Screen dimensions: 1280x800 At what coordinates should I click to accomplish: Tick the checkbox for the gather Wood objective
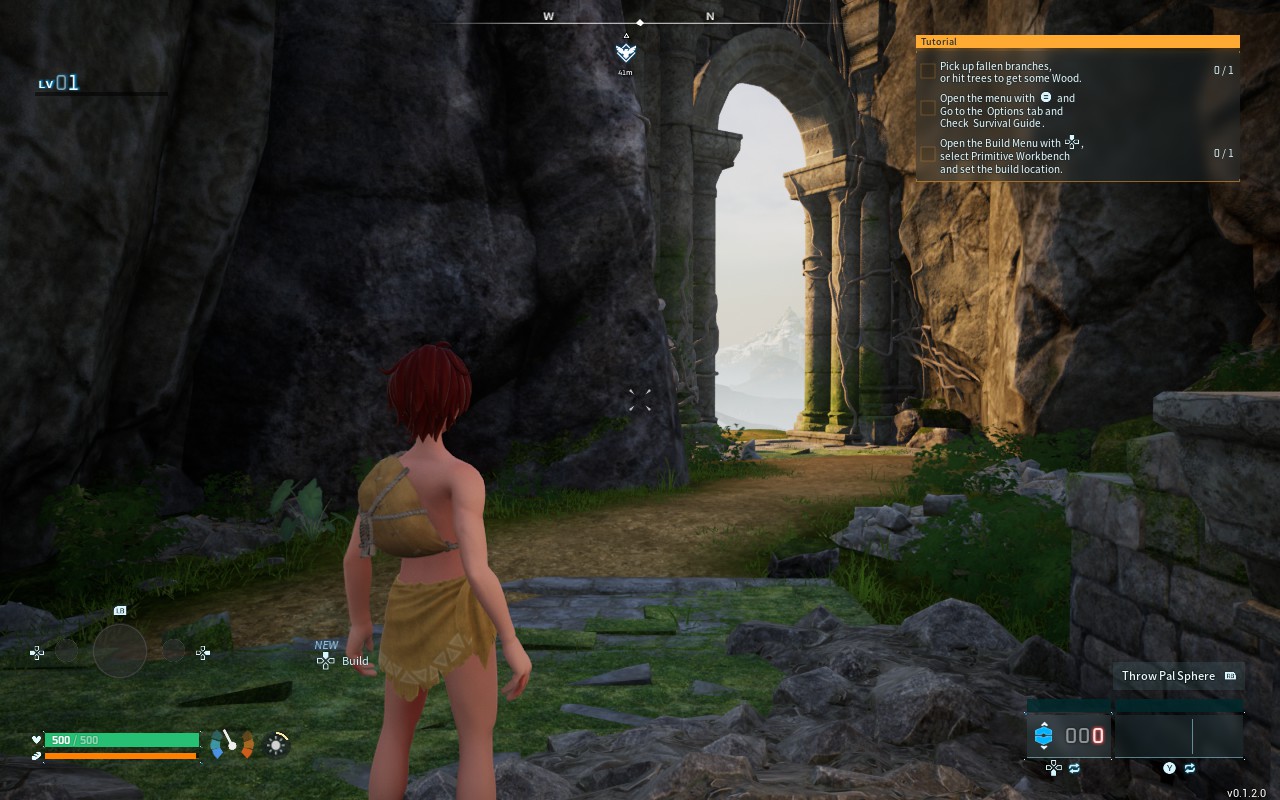(x=928, y=71)
